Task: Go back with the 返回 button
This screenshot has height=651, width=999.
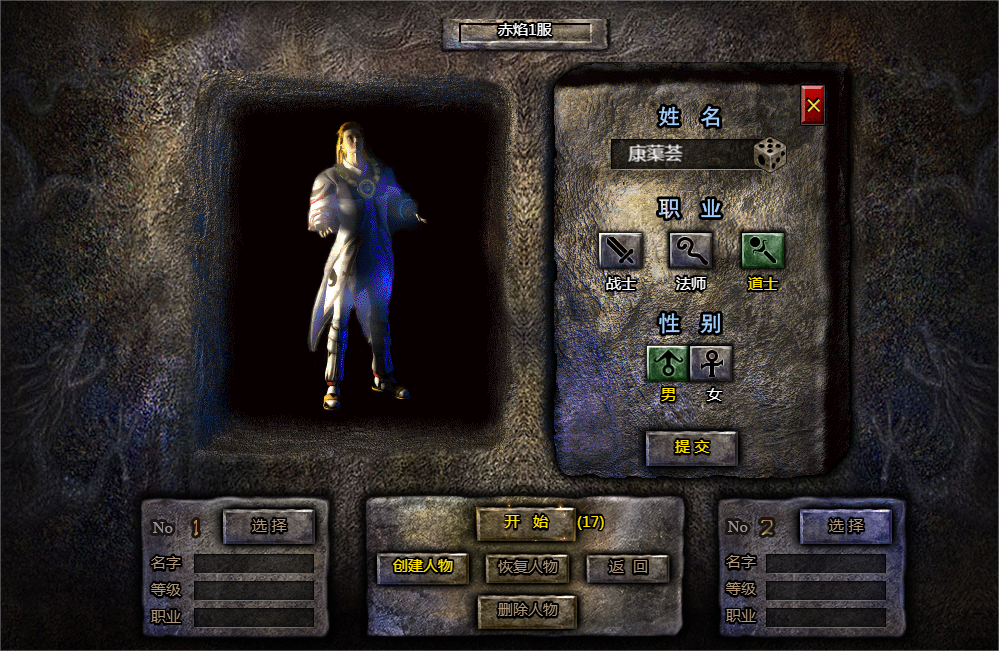Action: [627, 568]
